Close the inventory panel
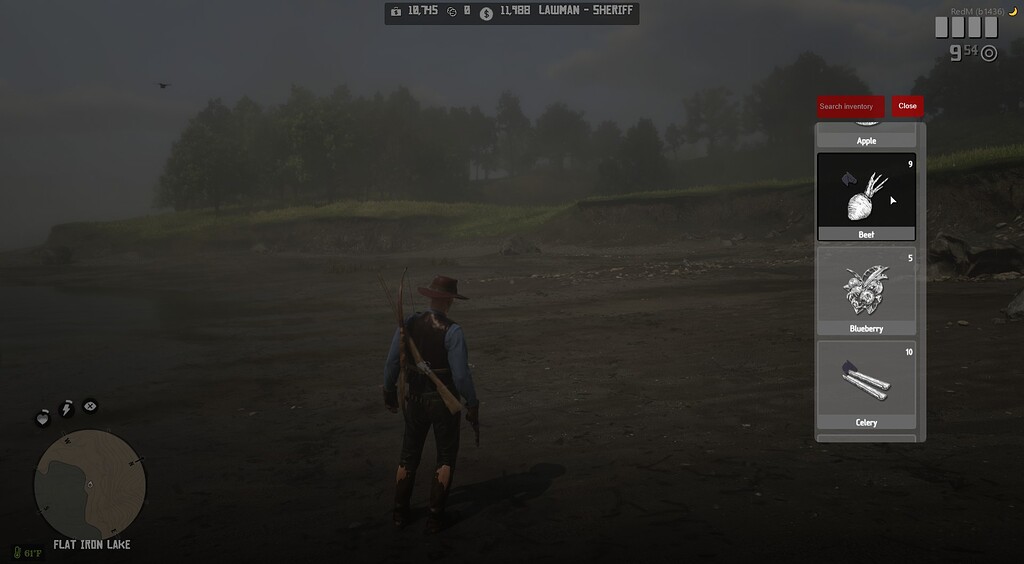Image resolution: width=1024 pixels, height=564 pixels. [907, 106]
